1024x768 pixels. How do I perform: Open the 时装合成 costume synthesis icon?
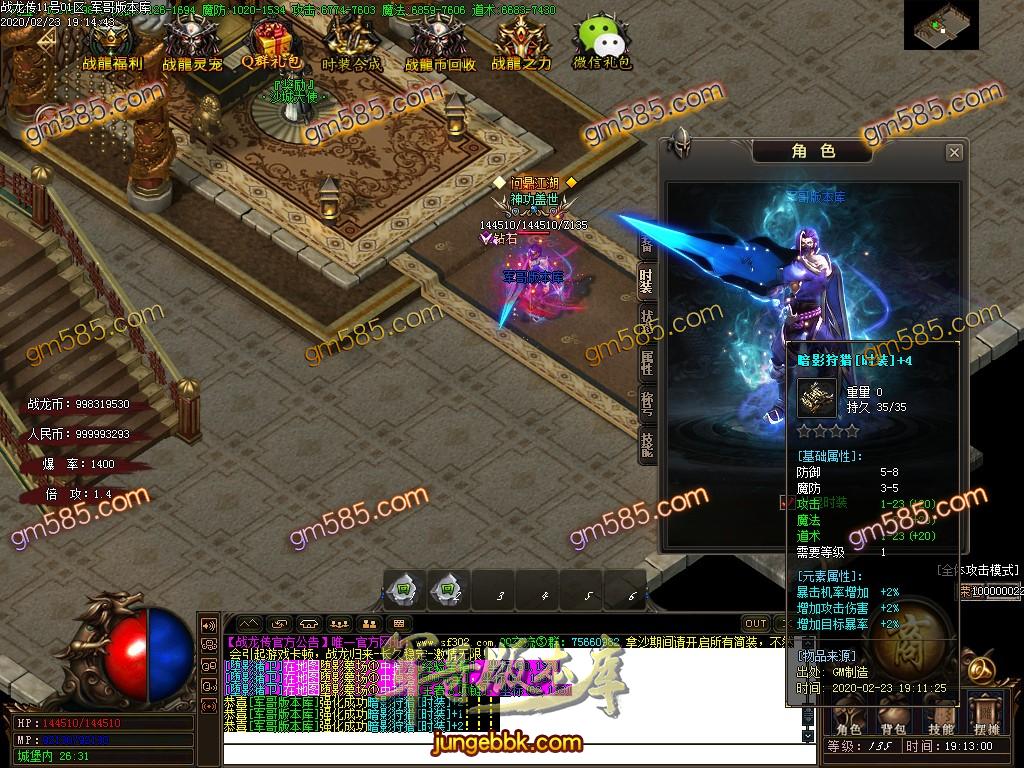(352, 43)
